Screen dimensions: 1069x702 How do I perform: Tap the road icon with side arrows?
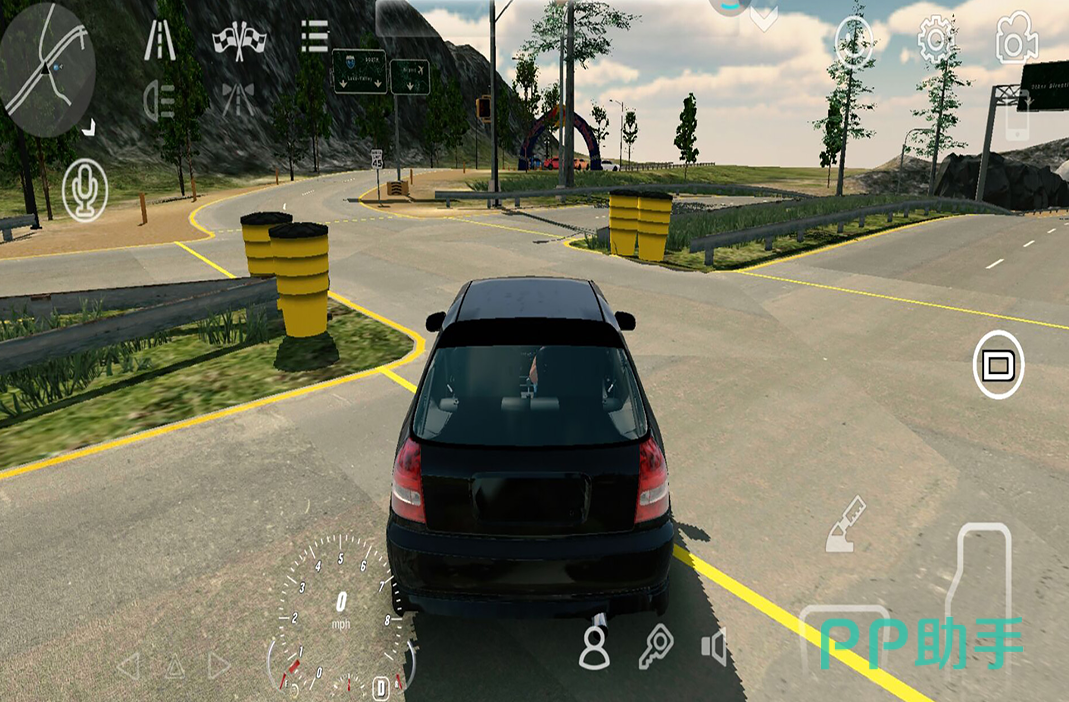238,99
